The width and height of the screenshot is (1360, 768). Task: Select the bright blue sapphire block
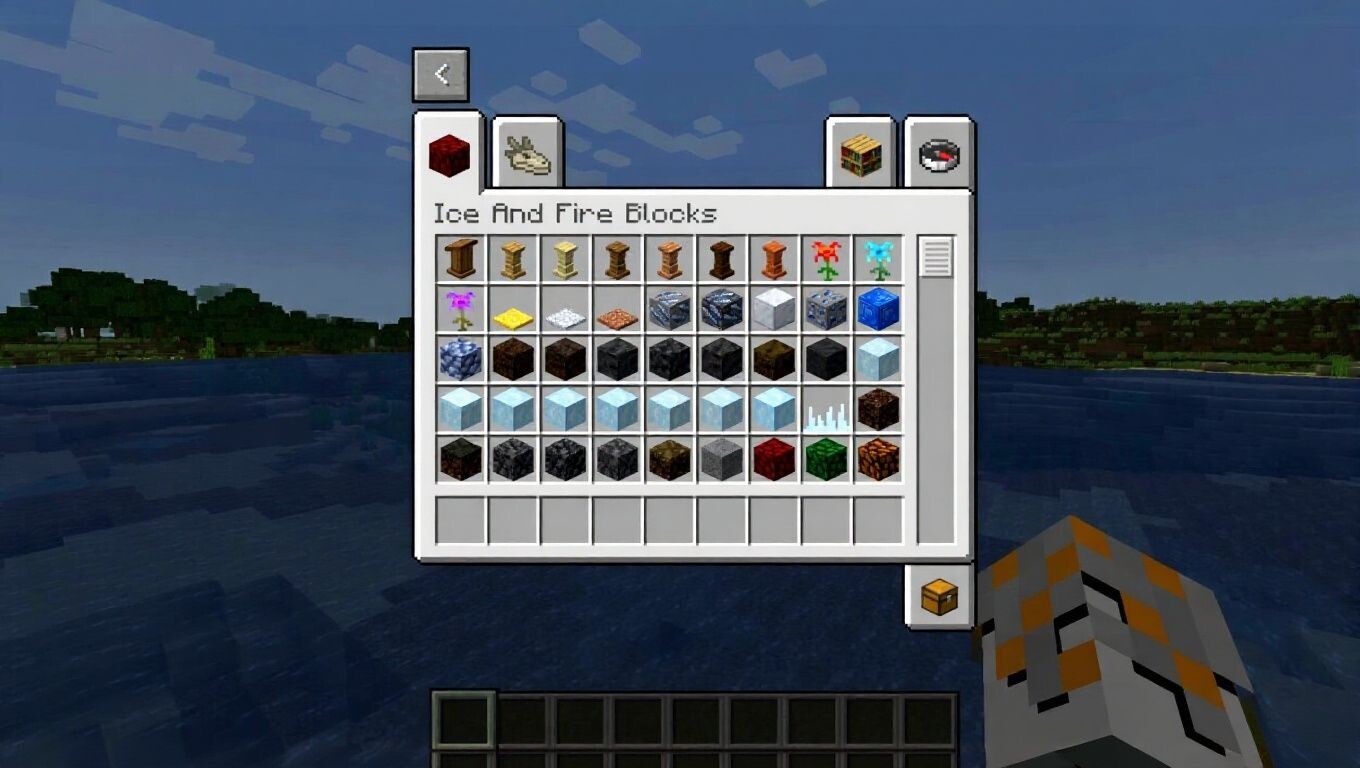point(878,310)
